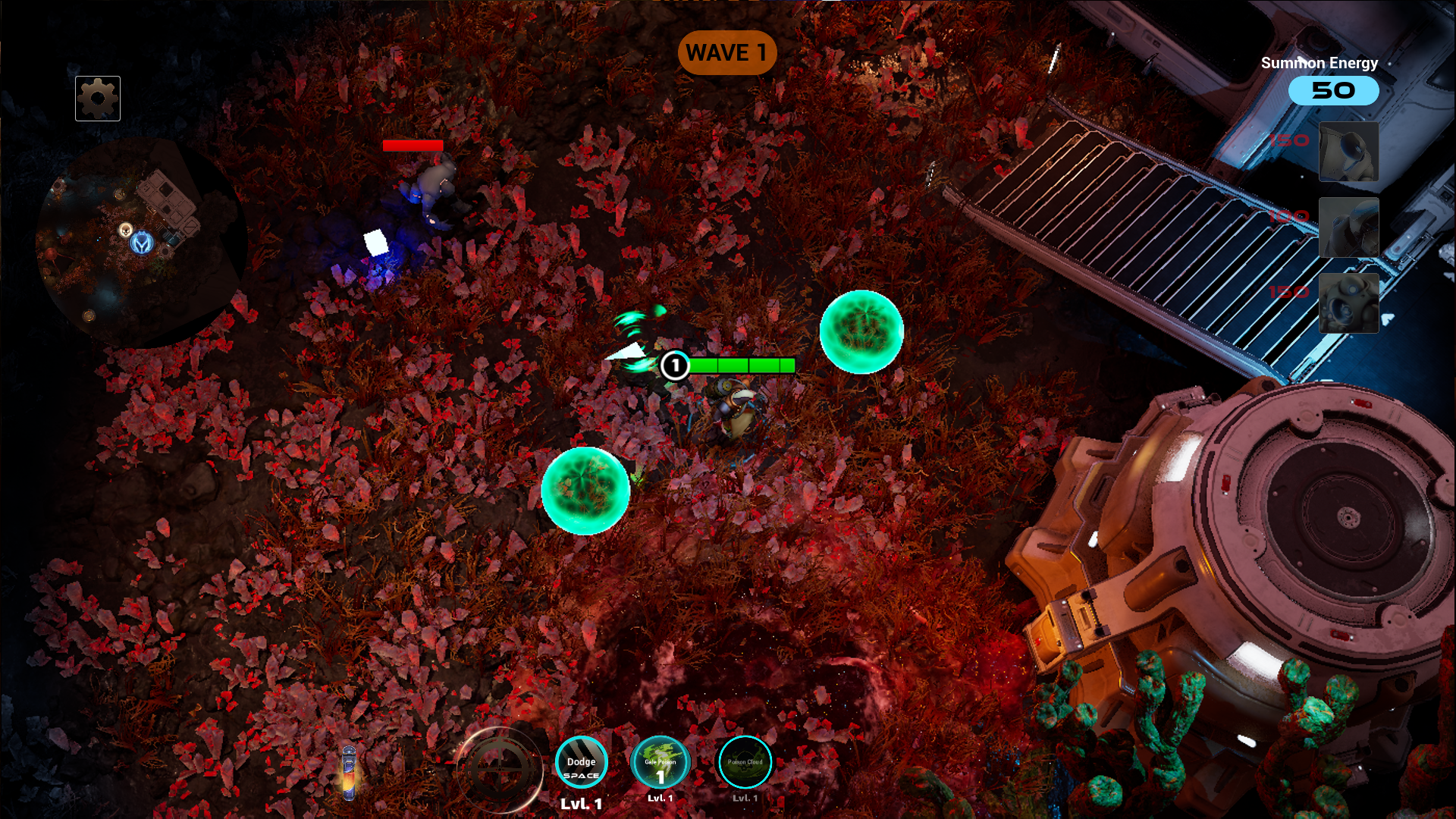1456x819 pixels.
Task: Activate the Dodge ability
Action: [582, 762]
